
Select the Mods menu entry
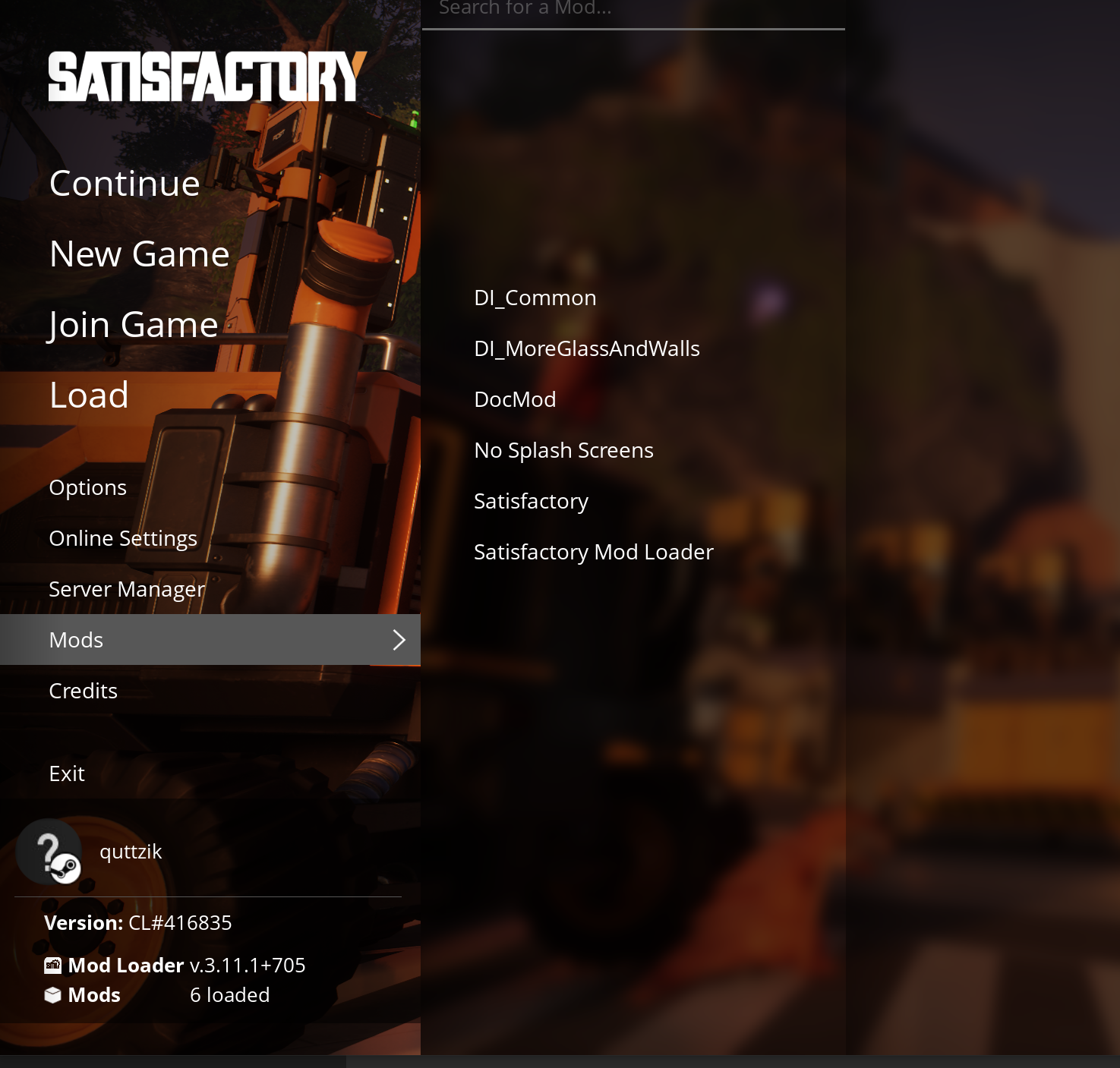(210, 640)
